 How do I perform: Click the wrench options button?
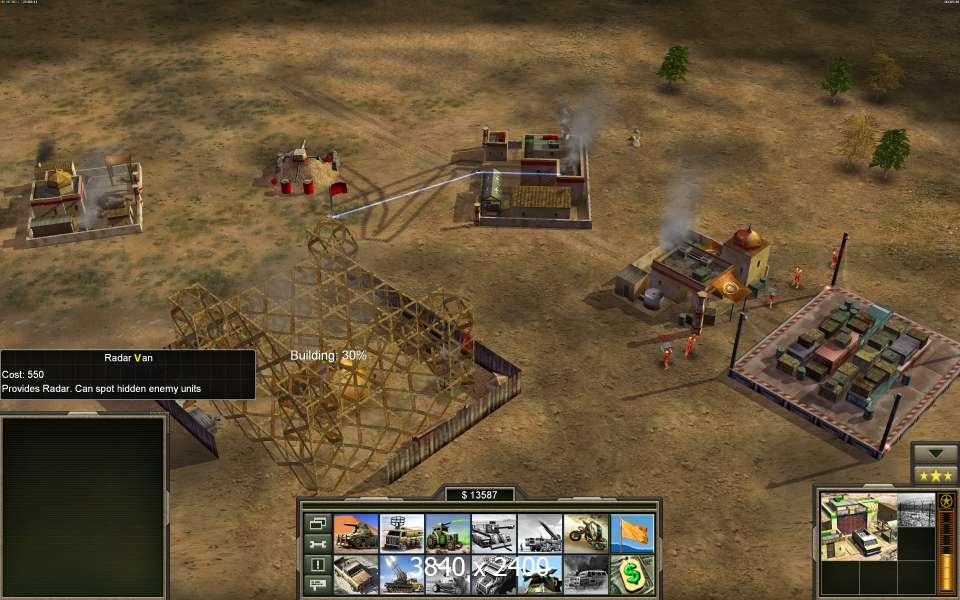click(x=317, y=544)
